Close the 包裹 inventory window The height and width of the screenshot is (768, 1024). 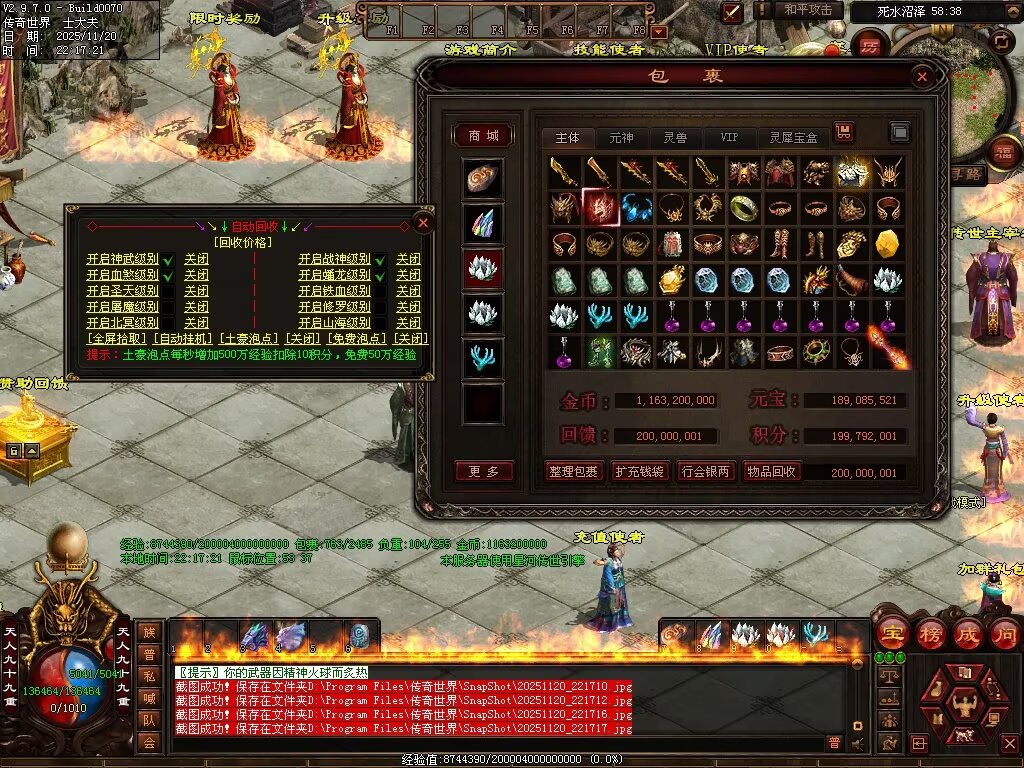(x=922, y=76)
